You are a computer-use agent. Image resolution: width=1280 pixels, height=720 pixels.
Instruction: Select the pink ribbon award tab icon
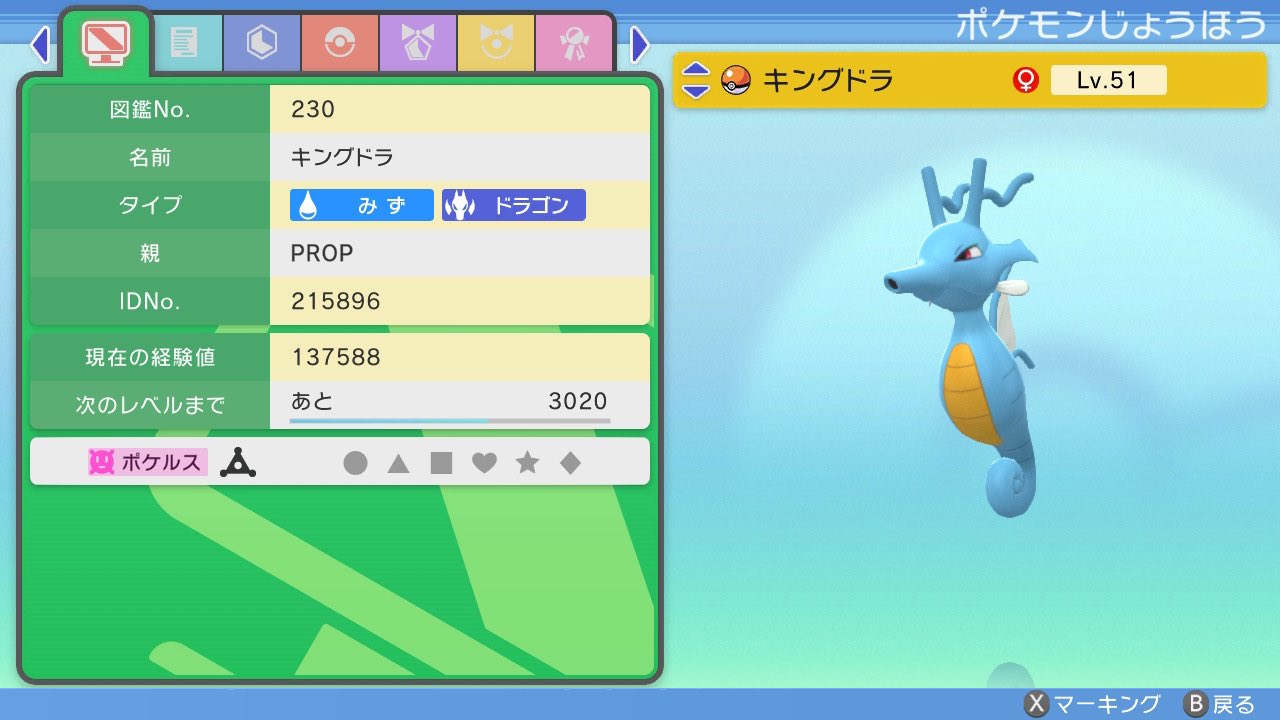click(x=573, y=44)
